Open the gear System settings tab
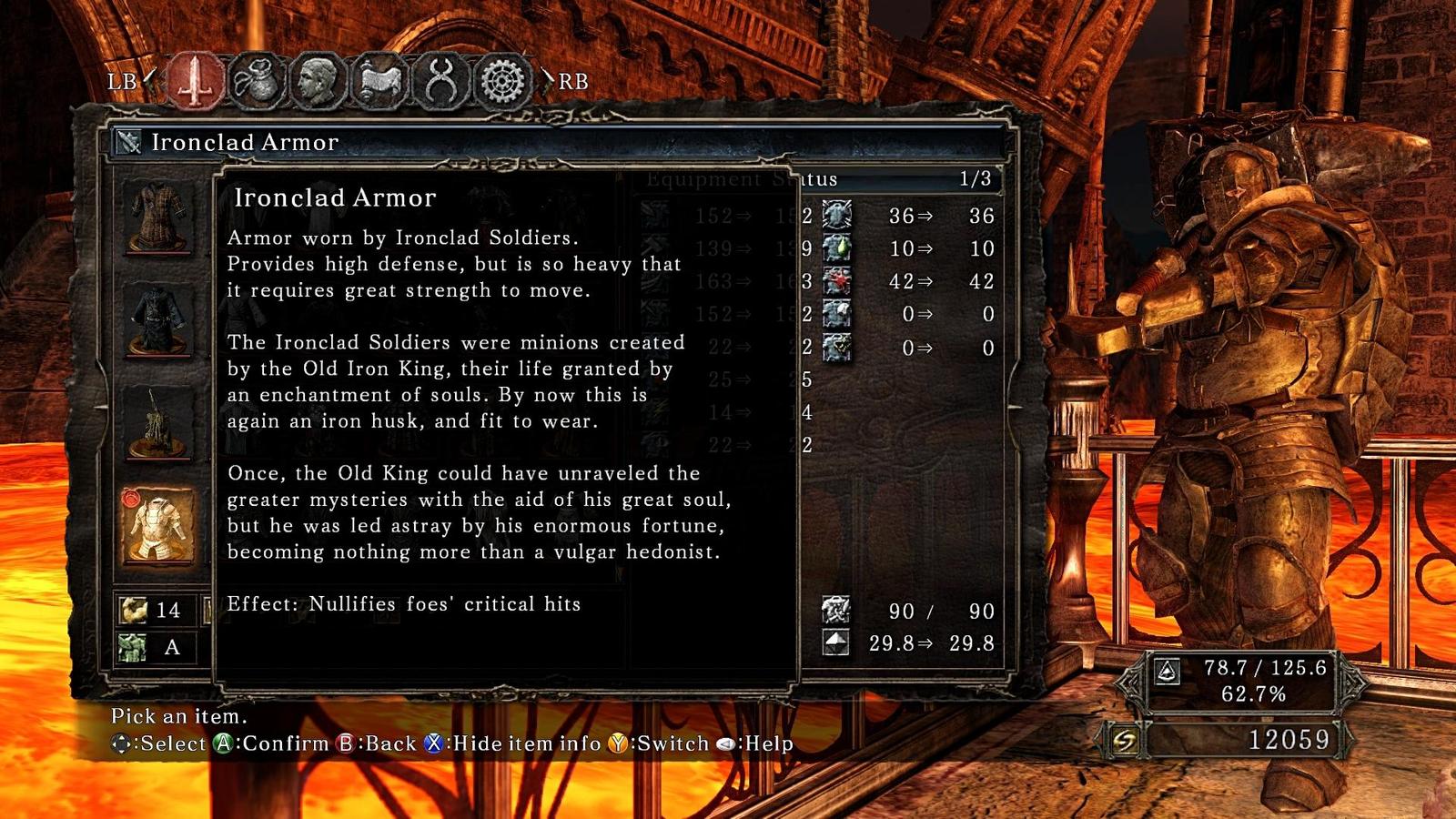This screenshot has height=819, width=1456. (501, 82)
